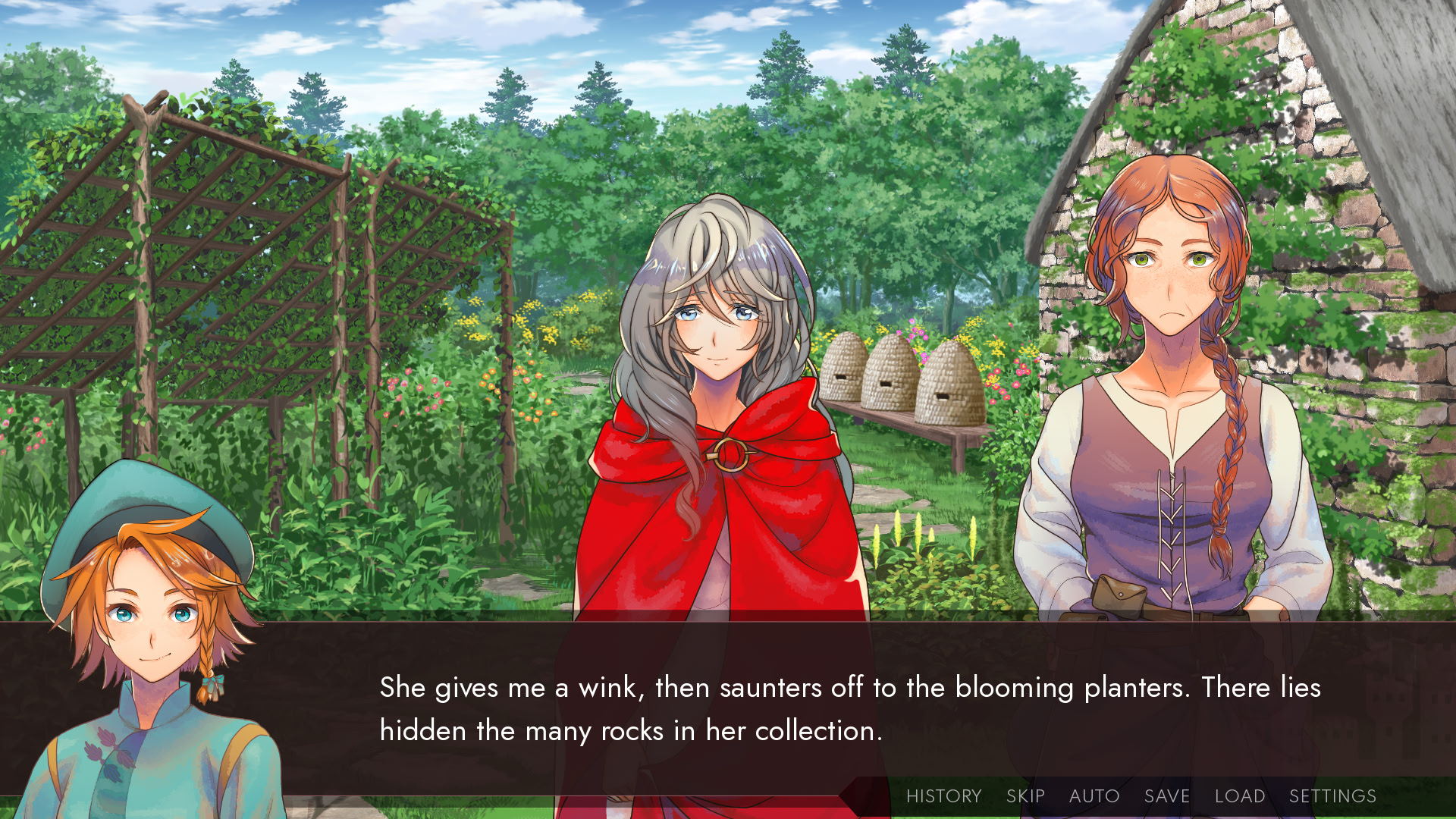
Task: Advance the dialogue text about the blooming planters
Action: pyautogui.click(x=849, y=708)
